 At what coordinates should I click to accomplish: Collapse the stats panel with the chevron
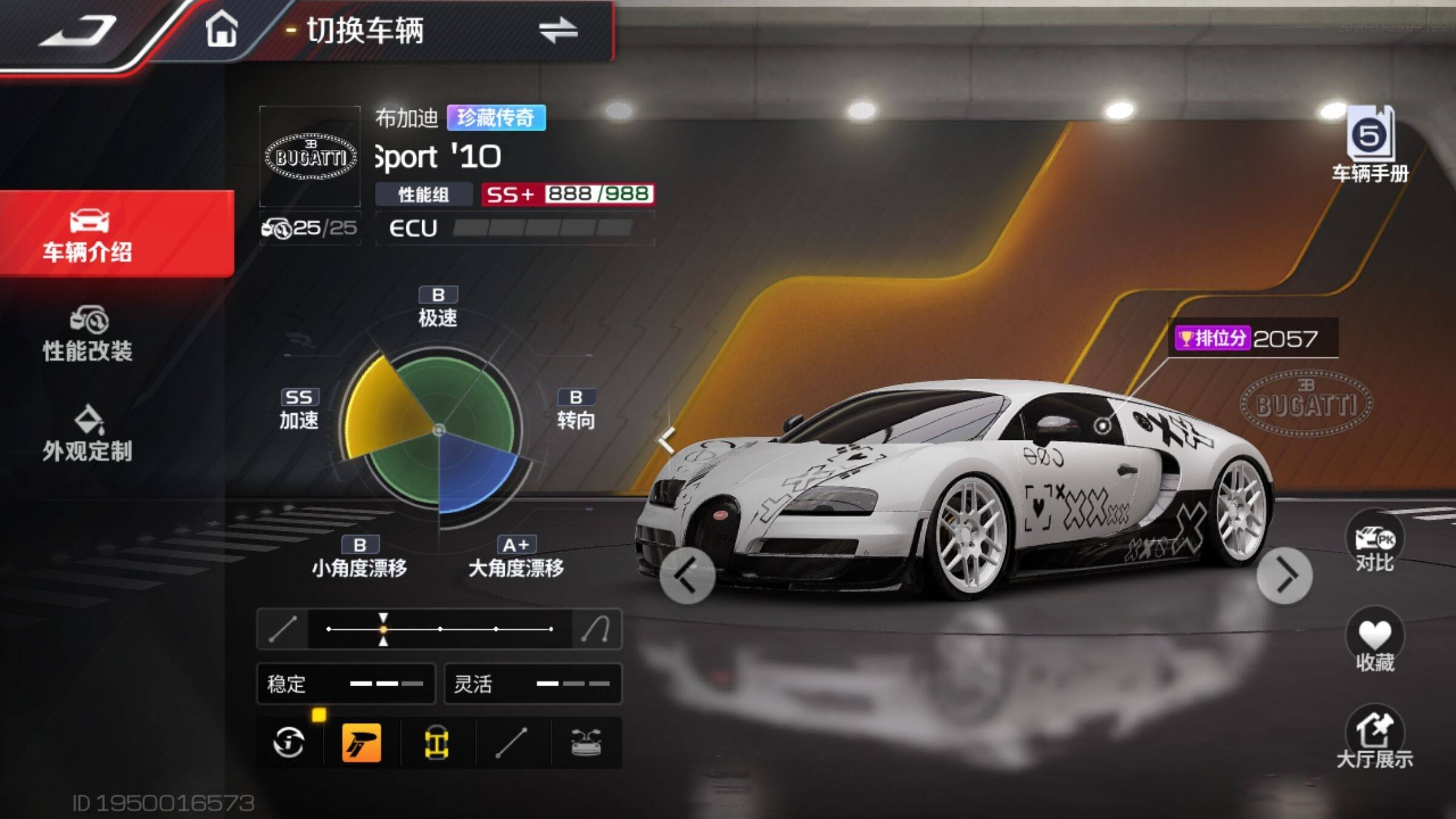667,440
